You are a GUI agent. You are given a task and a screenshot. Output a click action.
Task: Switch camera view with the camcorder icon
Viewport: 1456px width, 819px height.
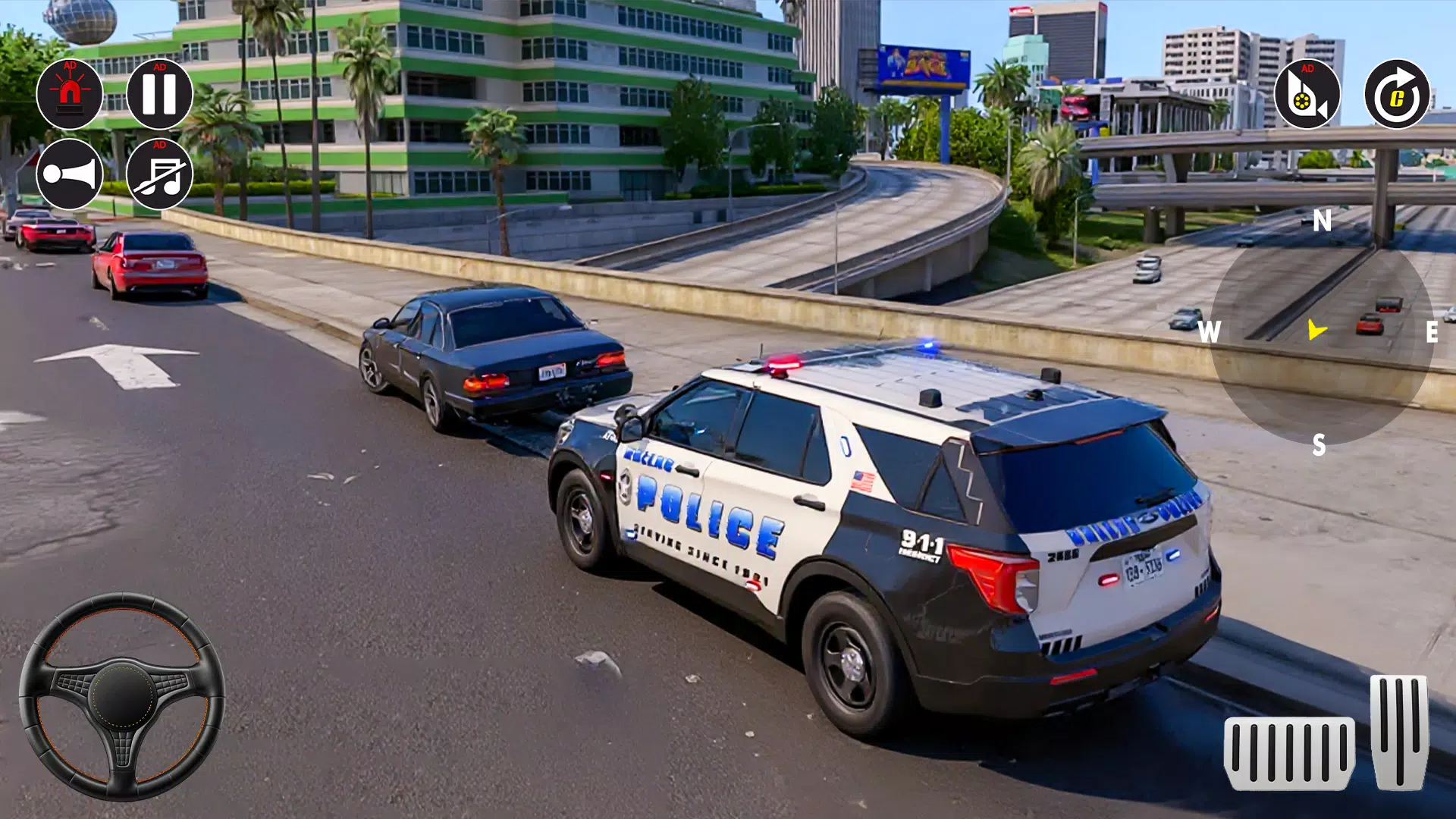1308,97
